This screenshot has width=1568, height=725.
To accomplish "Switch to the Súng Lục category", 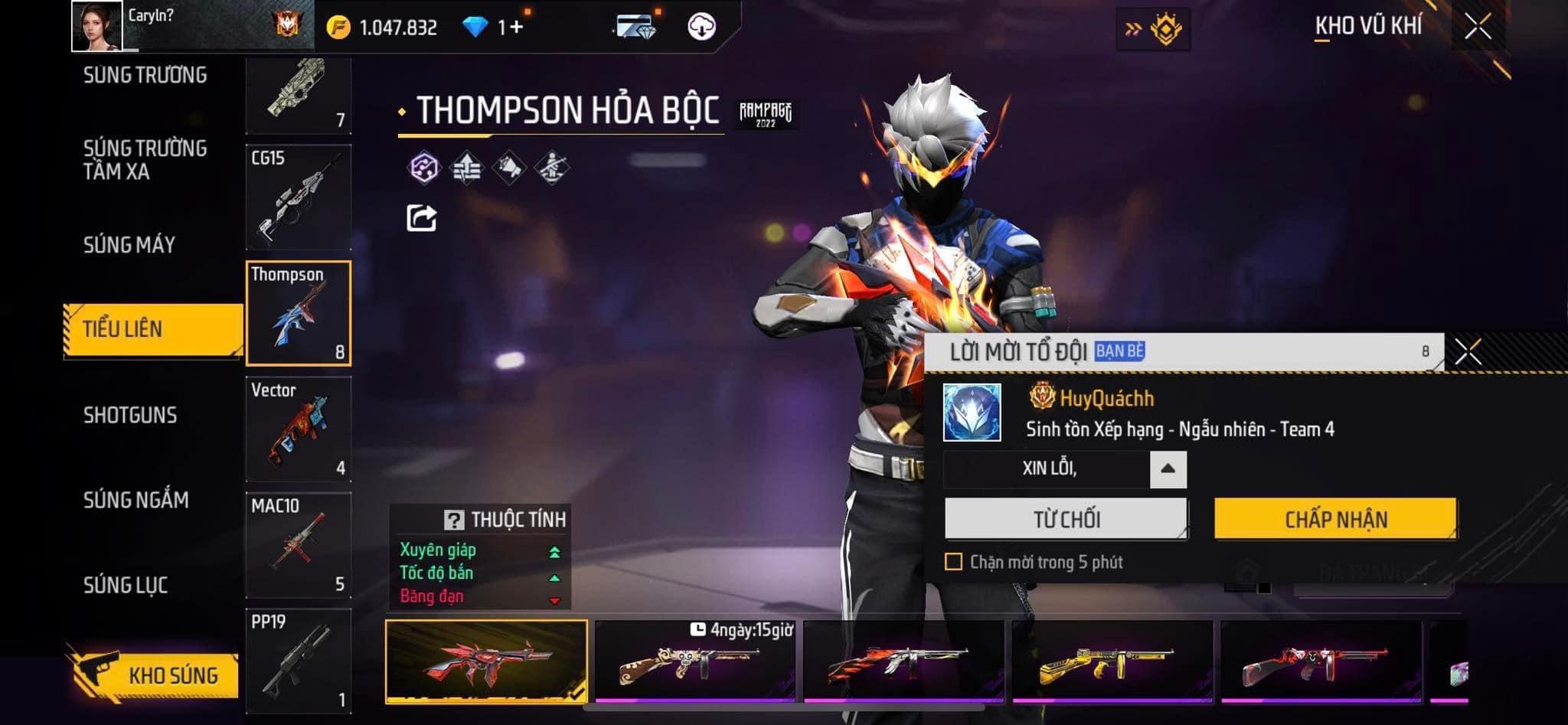I will pyautogui.click(x=126, y=585).
